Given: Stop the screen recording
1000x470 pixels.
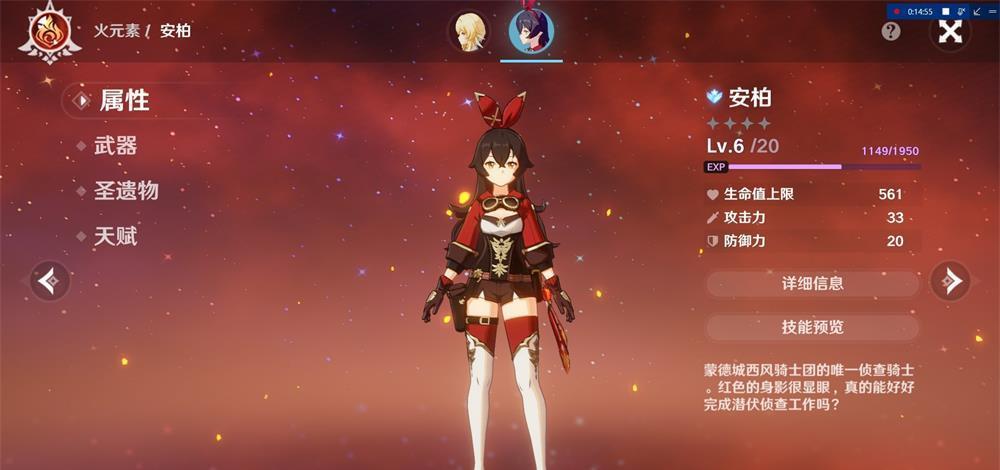Looking at the screenshot, I should click(946, 11).
